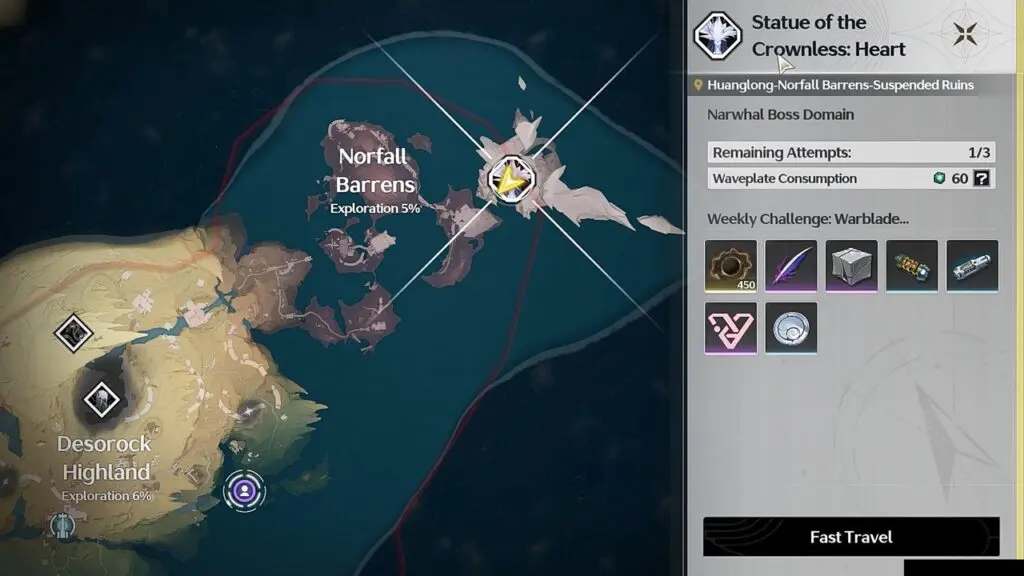Select the gear reward icon showing 450
Screen dimensions: 1024x576
coord(731,266)
